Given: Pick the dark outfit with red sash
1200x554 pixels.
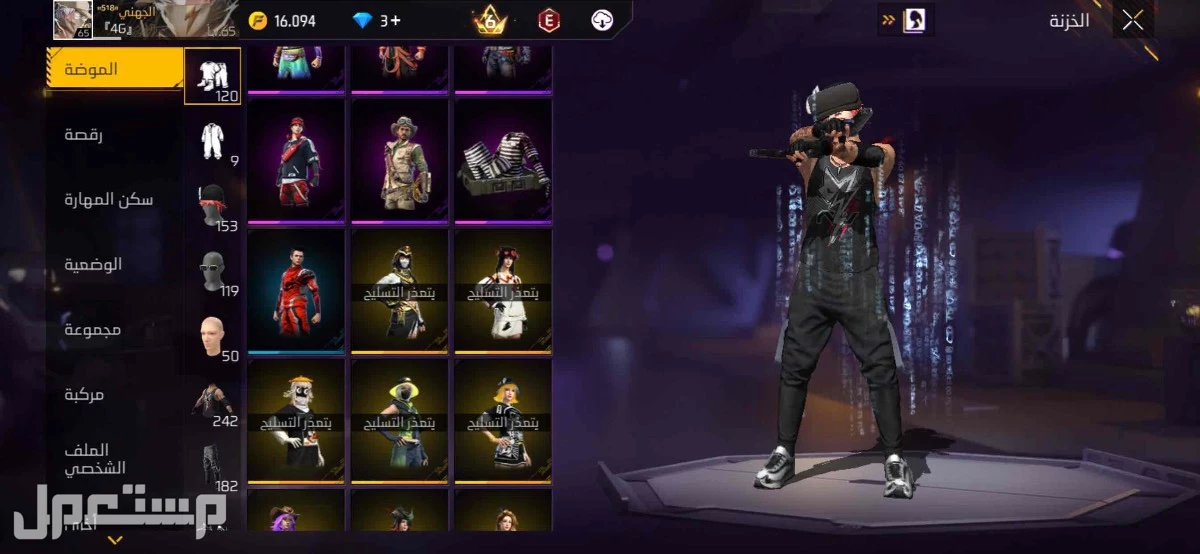Looking at the screenshot, I should point(295,160).
